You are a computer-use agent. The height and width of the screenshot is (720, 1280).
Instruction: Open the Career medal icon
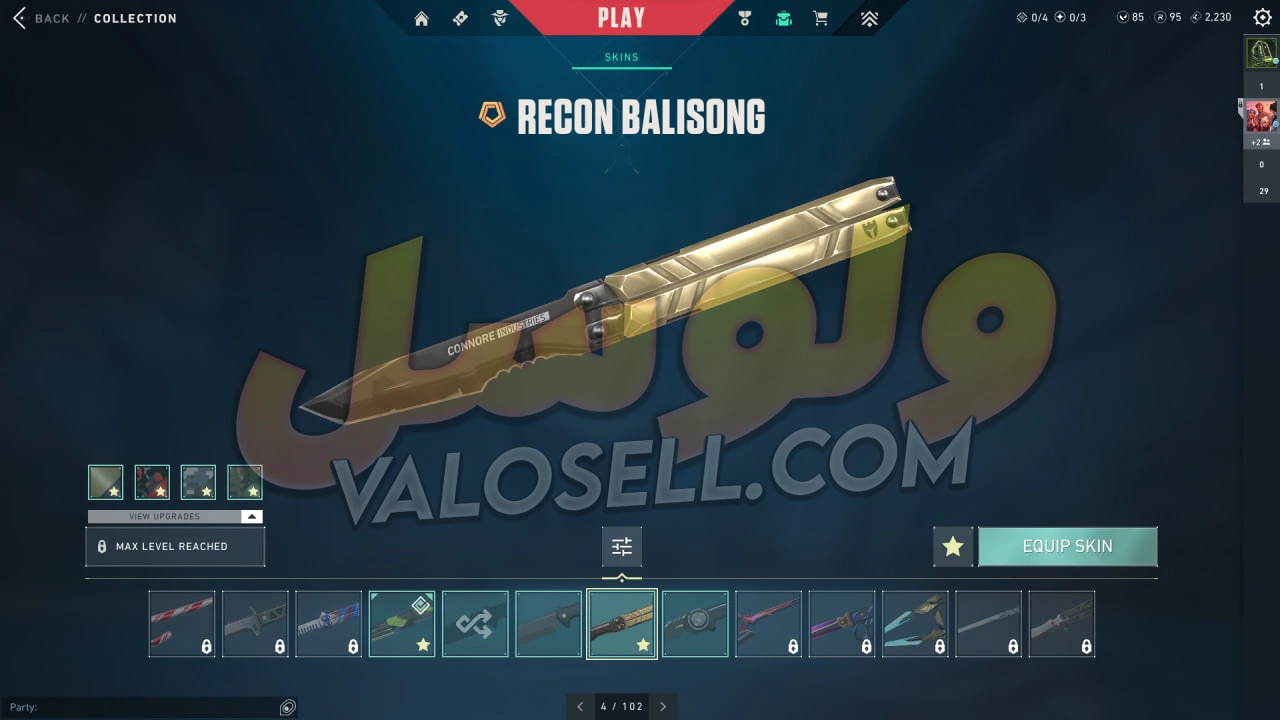744,18
